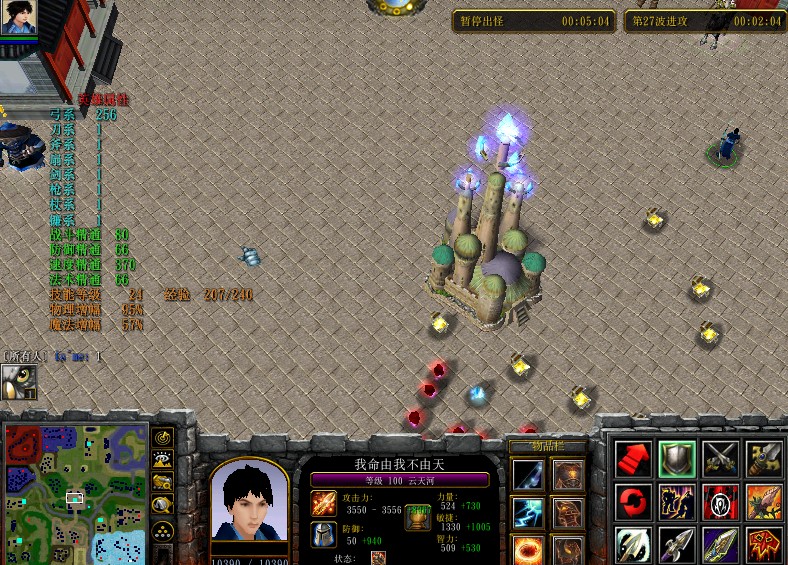Use the red dripping skull mask ability
This screenshot has width=788, height=565.
point(764,544)
